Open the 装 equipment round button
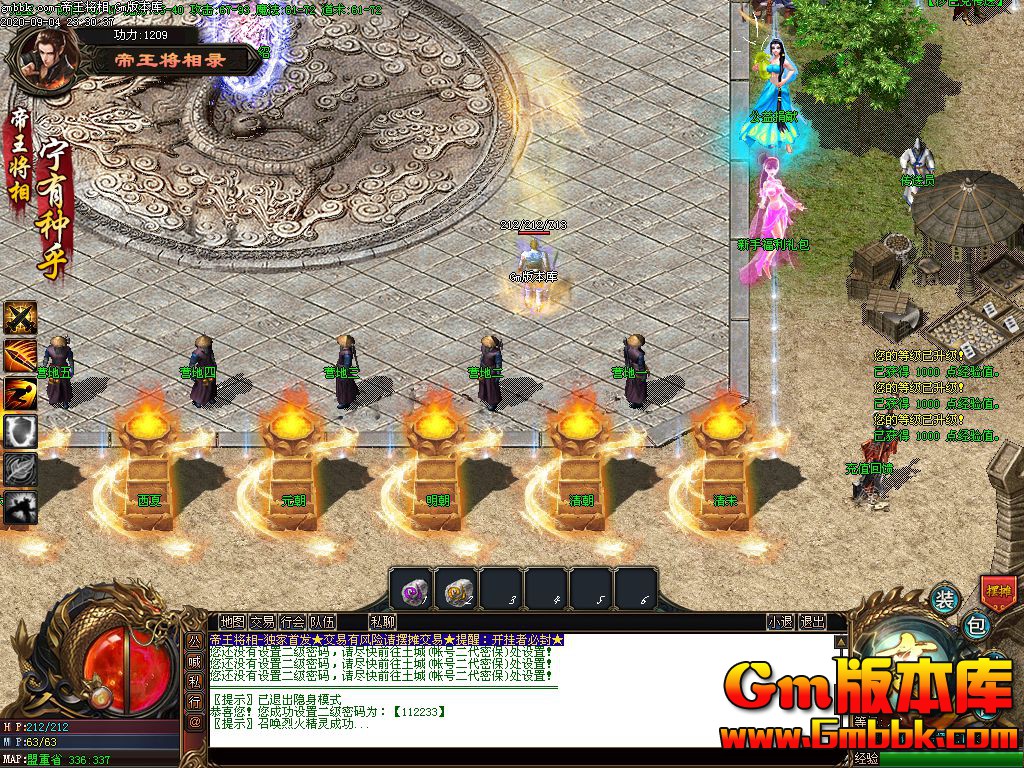This screenshot has width=1024, height=768. point(944,600)
